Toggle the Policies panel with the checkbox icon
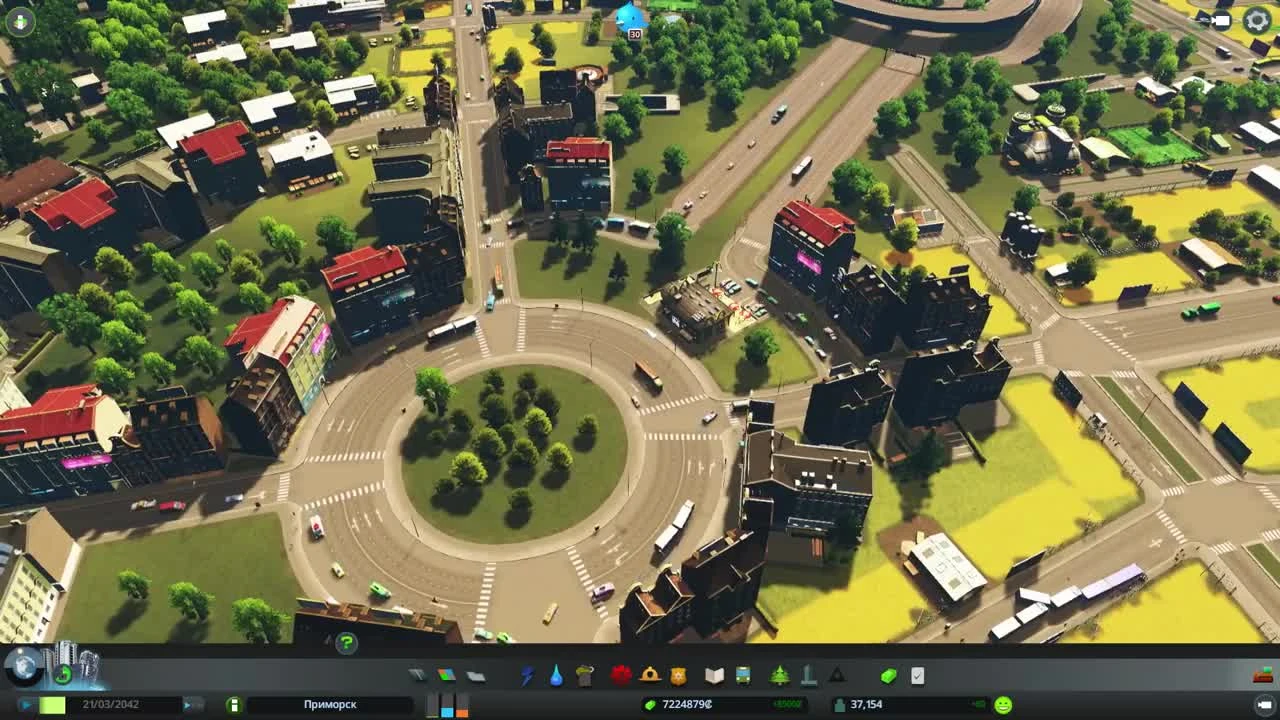The width and height of the screenshot is (1280, 720). coord(916,674)
